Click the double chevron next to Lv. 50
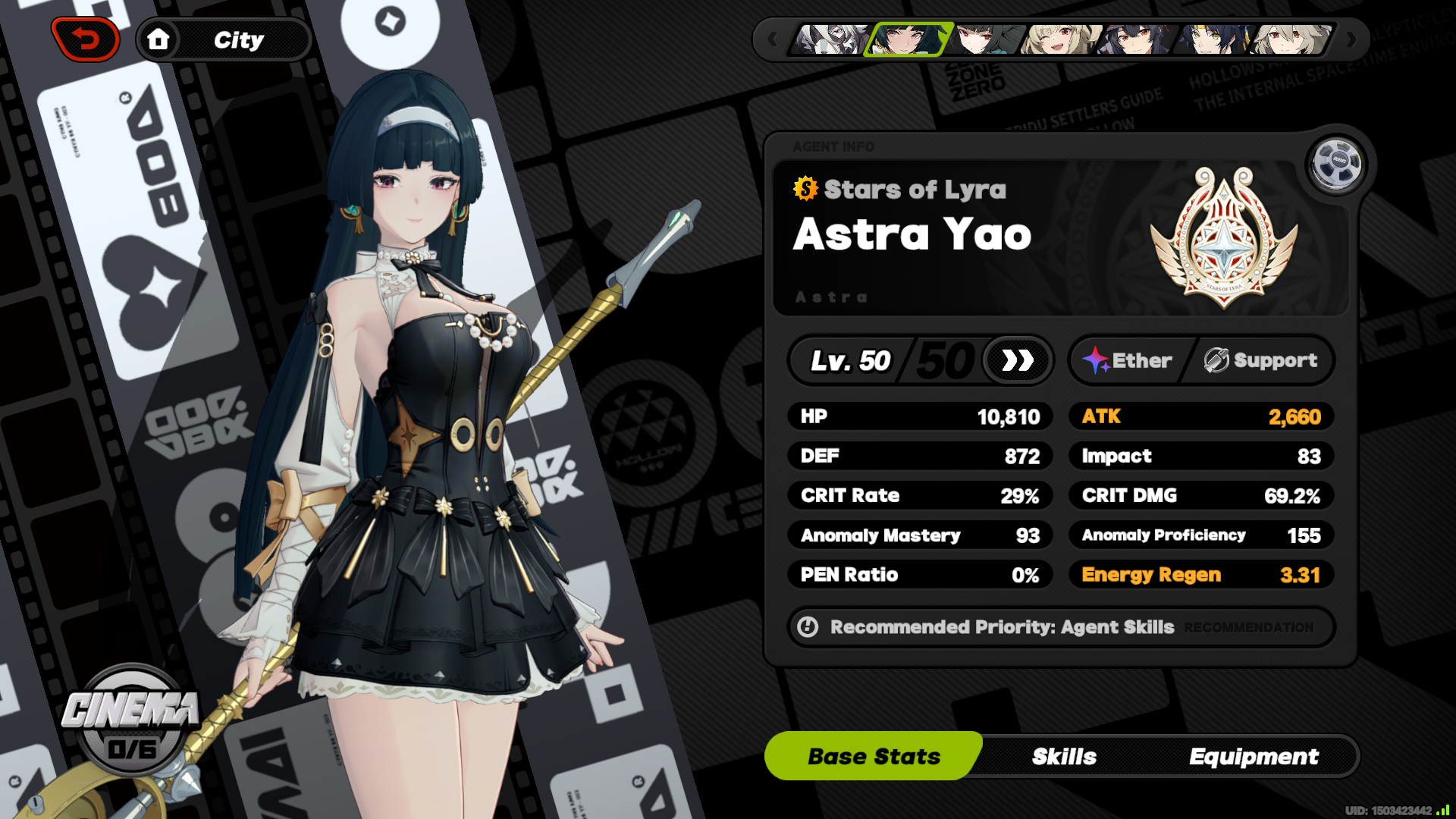 [1017, 360]
